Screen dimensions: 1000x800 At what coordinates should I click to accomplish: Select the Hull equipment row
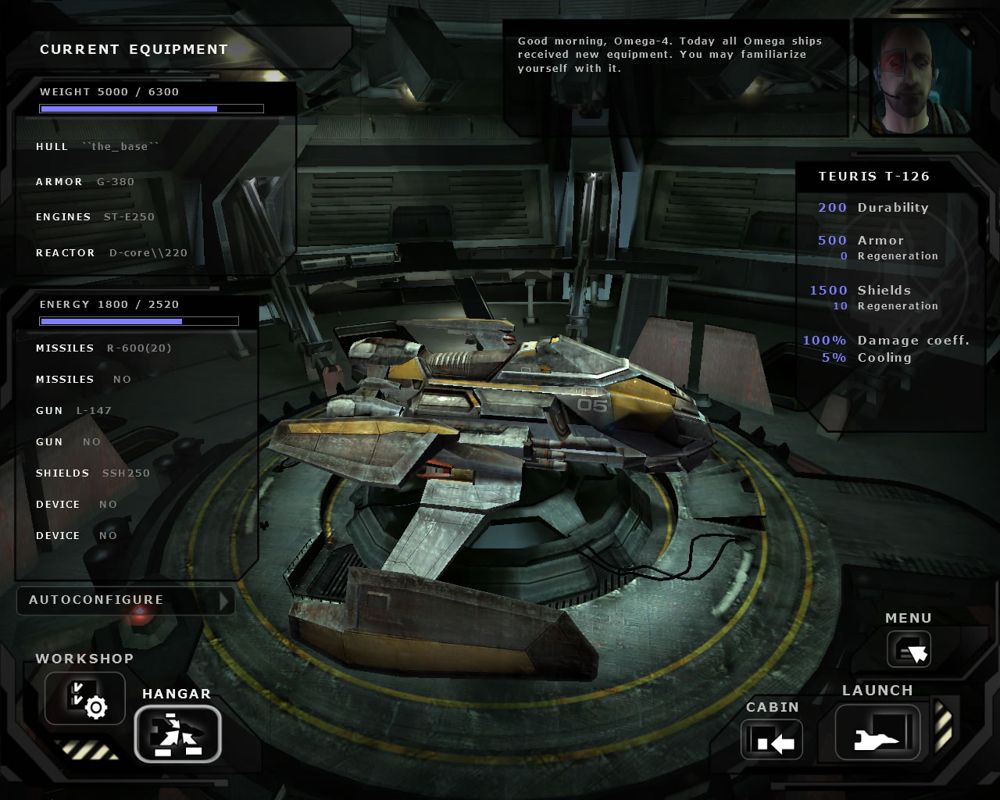point(98,147)
